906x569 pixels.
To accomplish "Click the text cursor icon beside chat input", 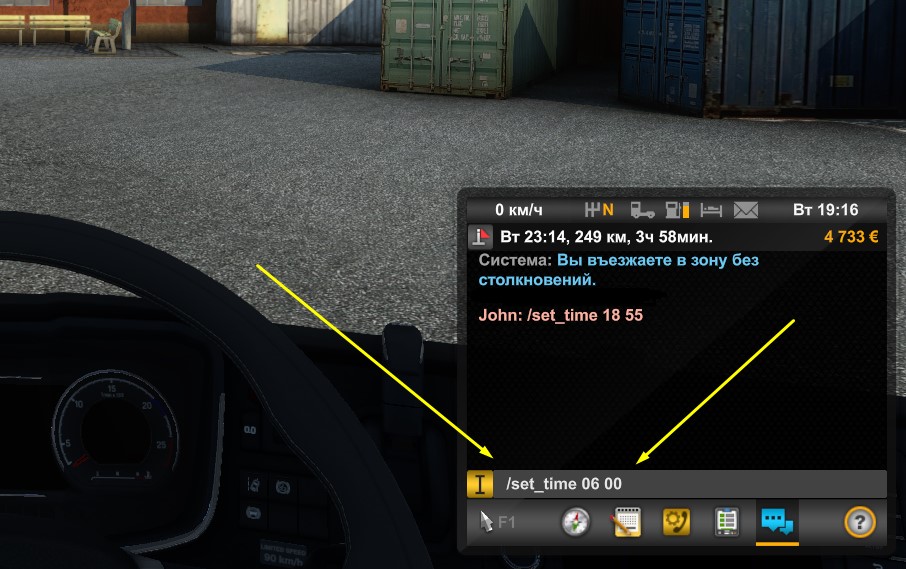I will pyautogui.click(x=480, y=484).
